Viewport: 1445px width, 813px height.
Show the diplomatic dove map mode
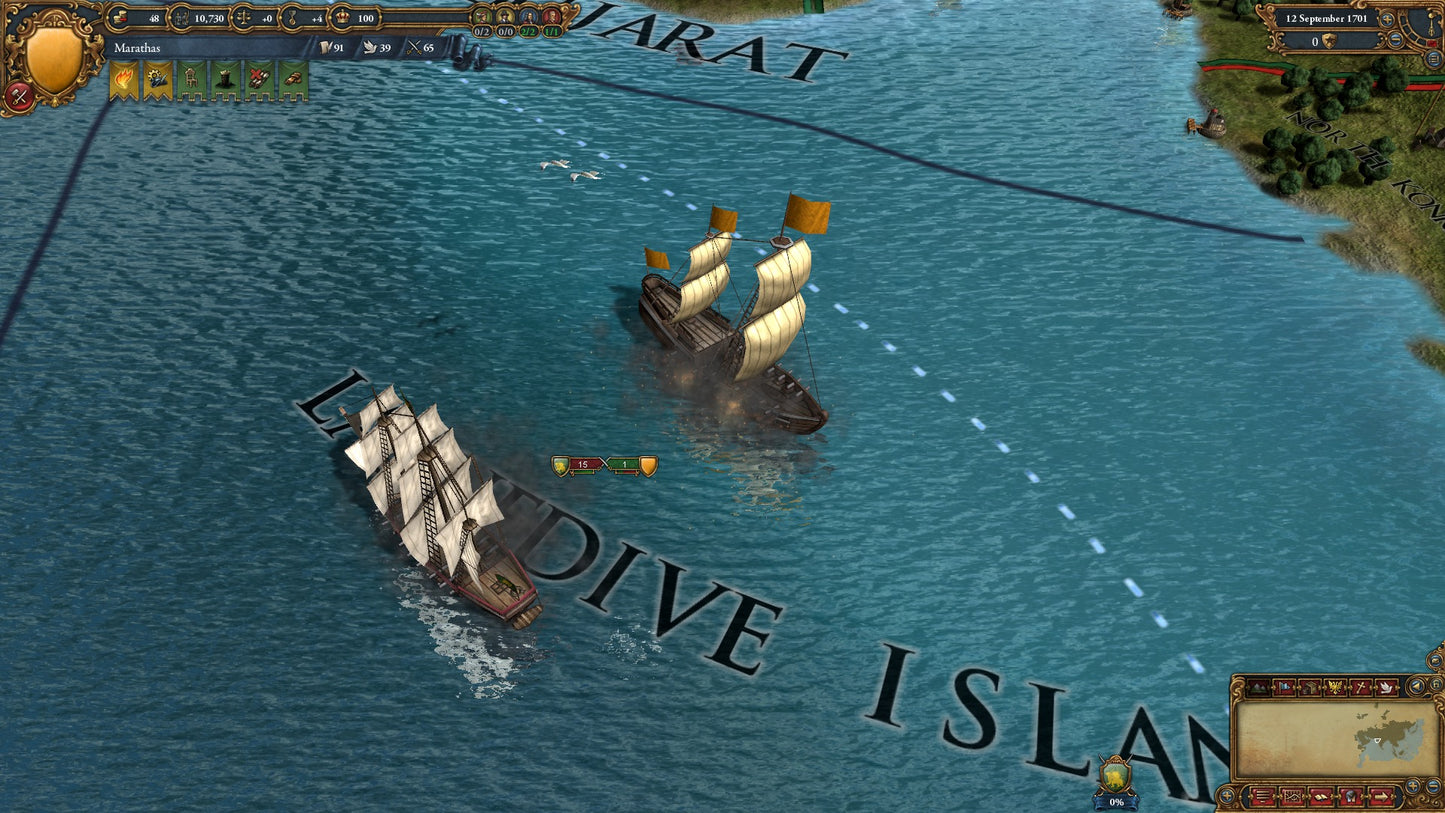(x=1387, y=687)
